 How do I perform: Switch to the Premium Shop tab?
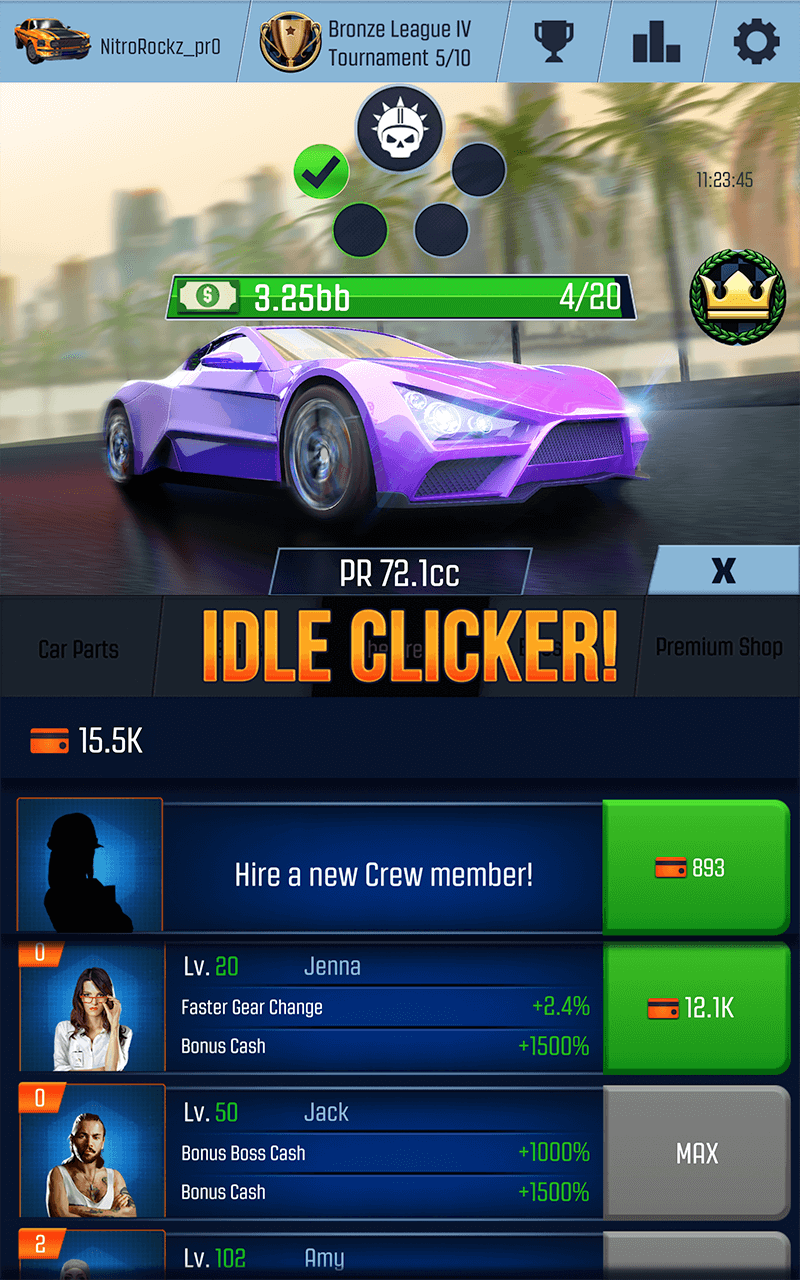coord(718,647)
